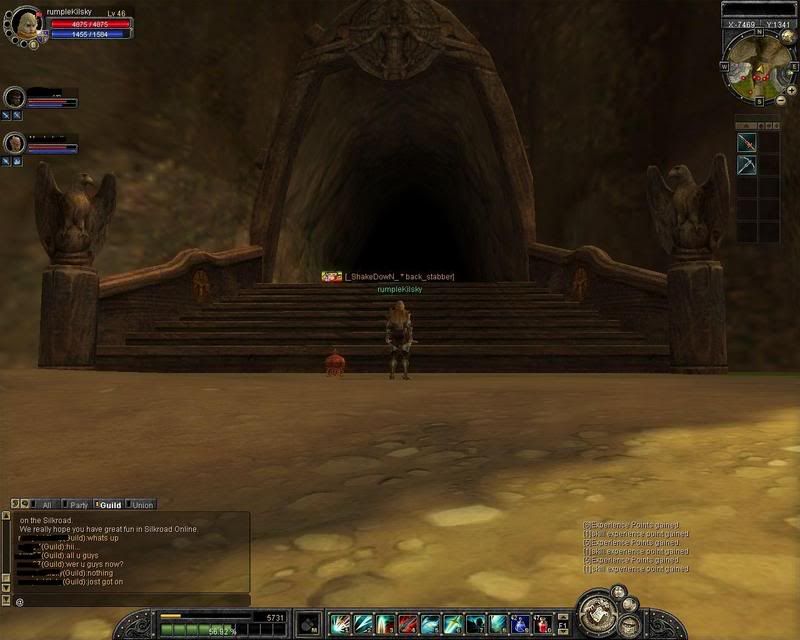Select the bow item in side quickslot
Image resolution: width=800 pixels, height=640 pixels.
(746, 165)
